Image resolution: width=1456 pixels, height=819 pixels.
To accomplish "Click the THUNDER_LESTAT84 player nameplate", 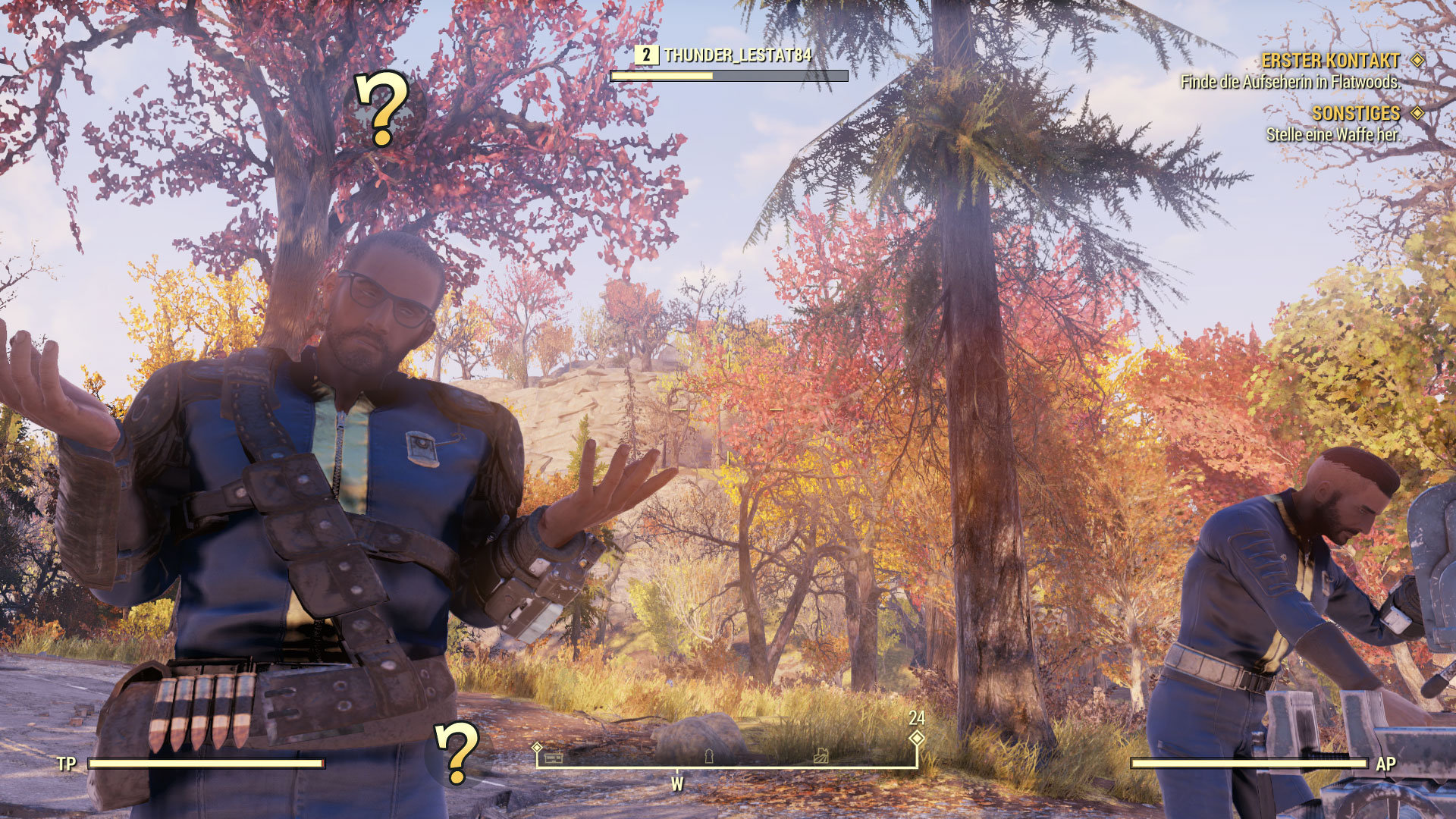I will 737,55.
